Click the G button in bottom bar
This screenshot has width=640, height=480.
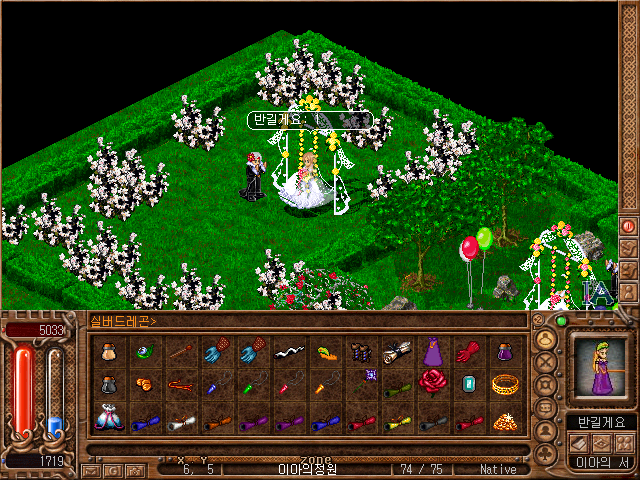112,470
